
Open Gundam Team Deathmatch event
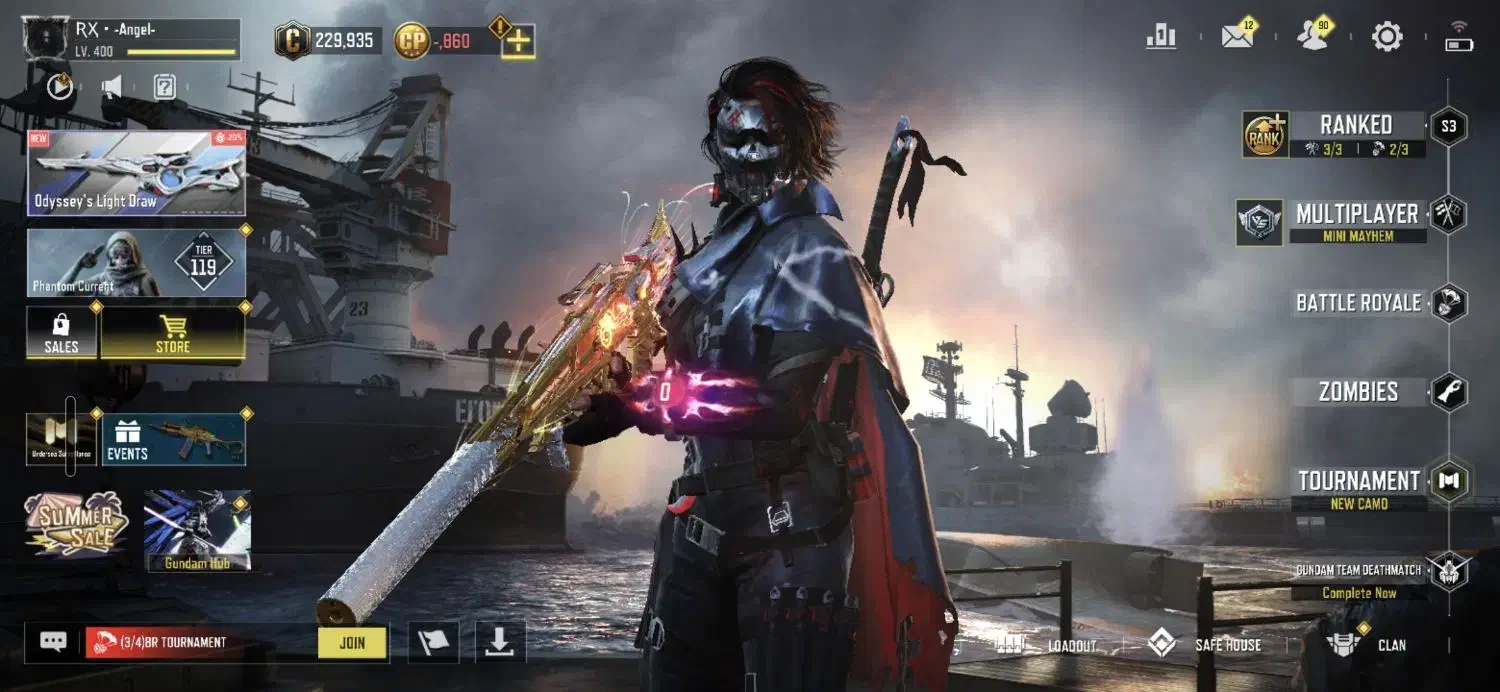point(1358,570)
